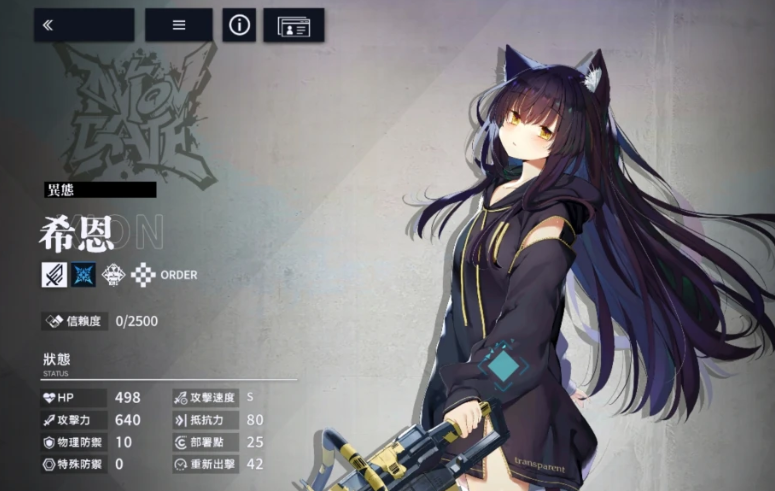Show operator info with the circled i button
Image resolution: width=775 pixels, height=491 pixels.
click(239, 25)
